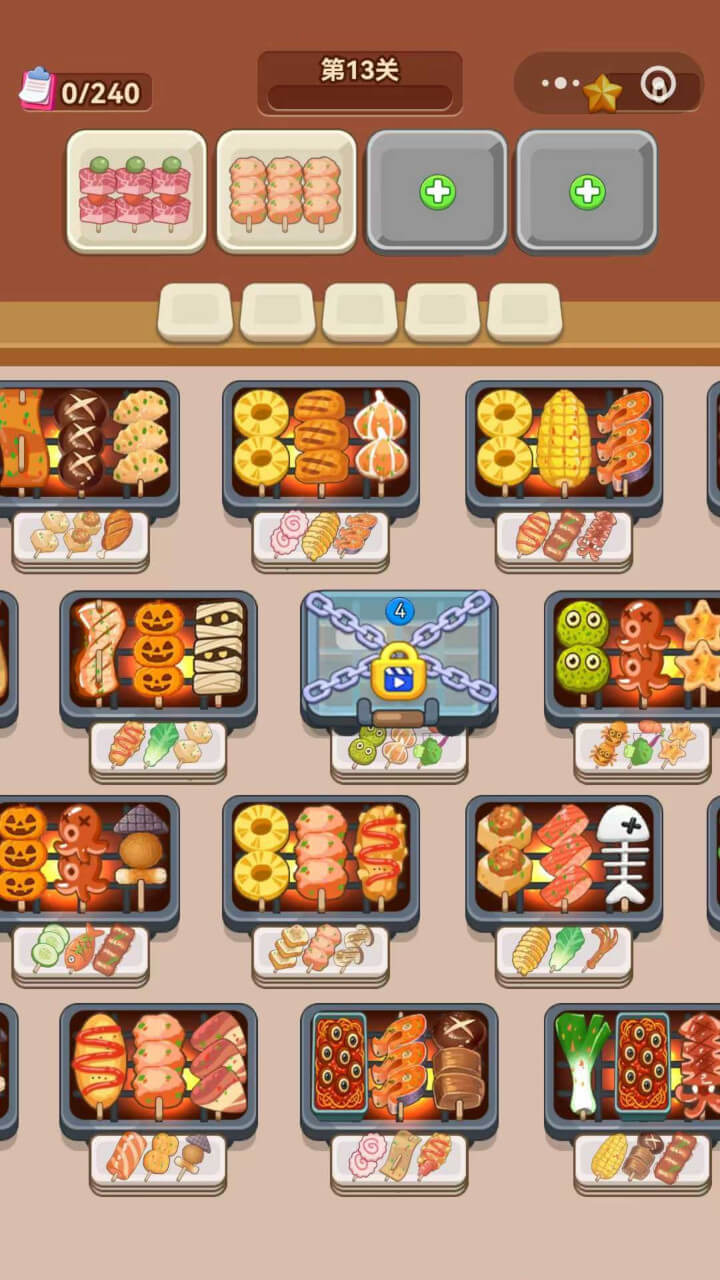Select the garlic bulb skewer

[380, 439]
